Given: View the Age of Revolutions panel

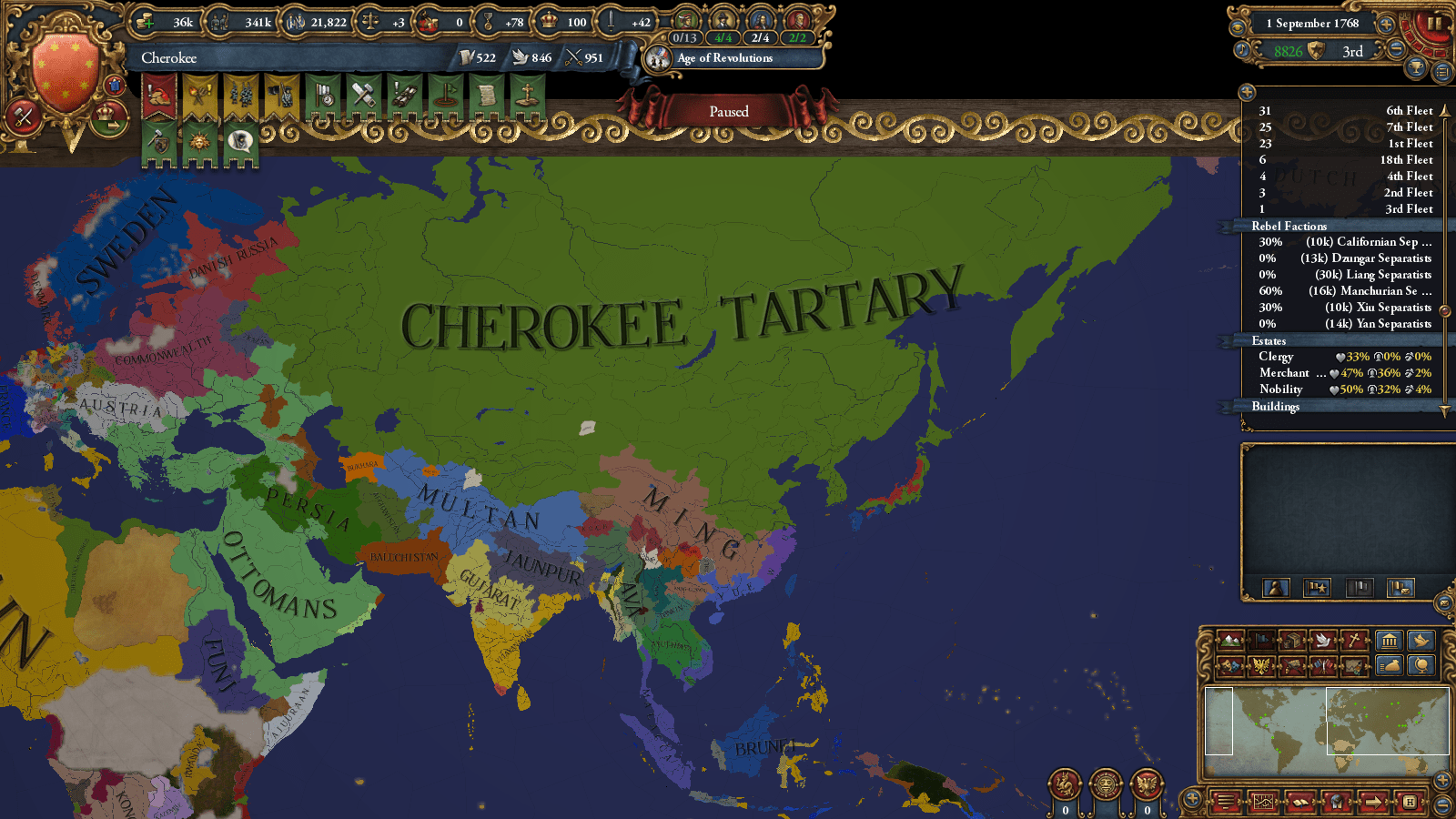Looking at the screenshot, I should (723, 59).
